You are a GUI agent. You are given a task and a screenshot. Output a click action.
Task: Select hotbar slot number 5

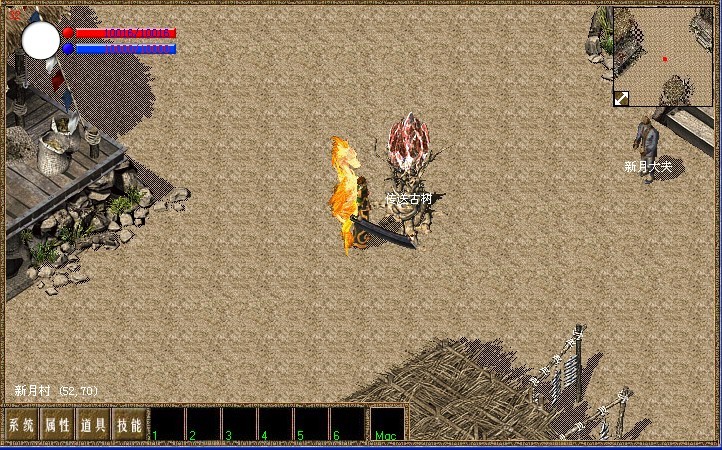(x=311, y=424)
